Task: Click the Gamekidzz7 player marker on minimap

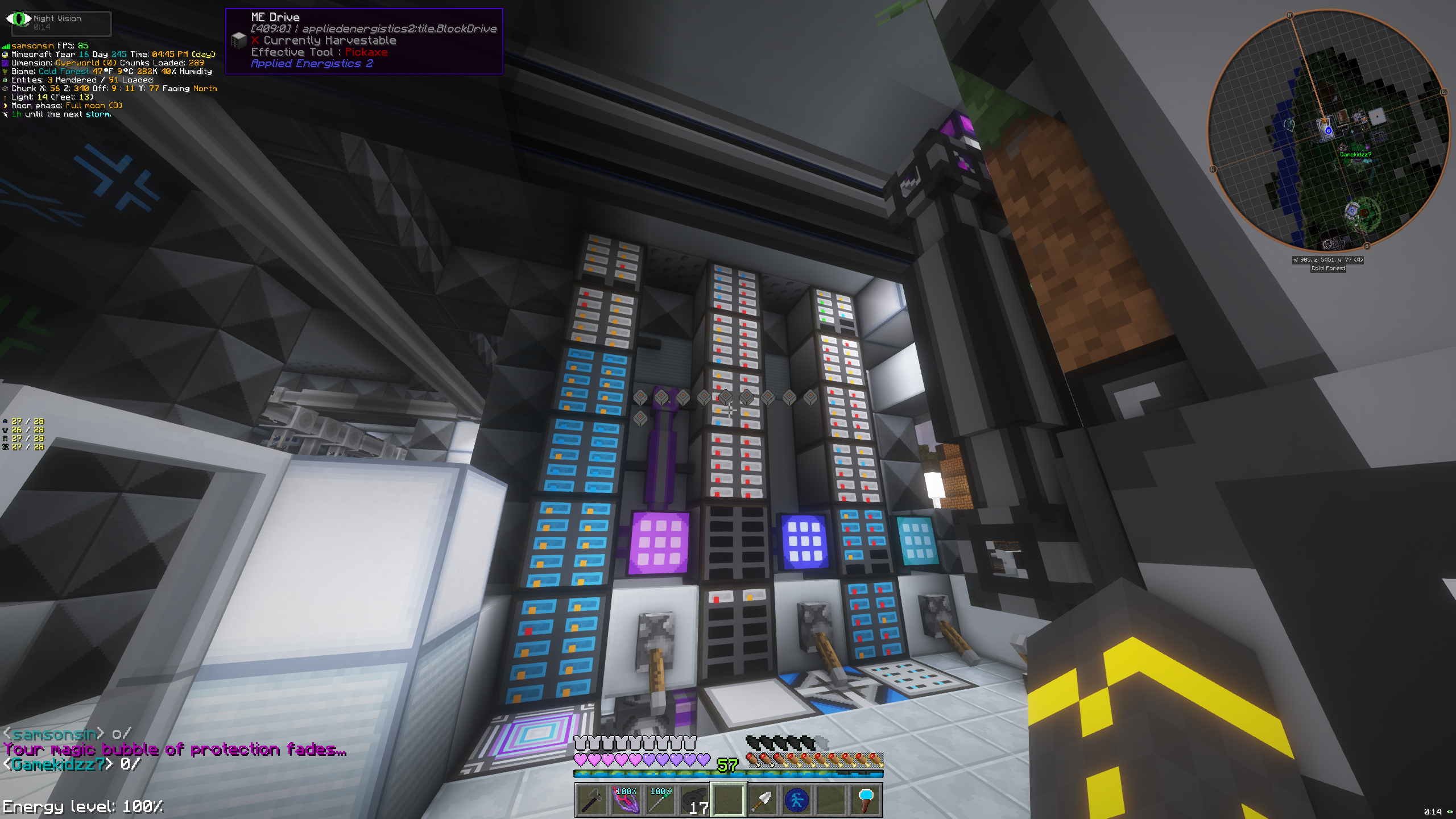Action: coord(1355,155)
